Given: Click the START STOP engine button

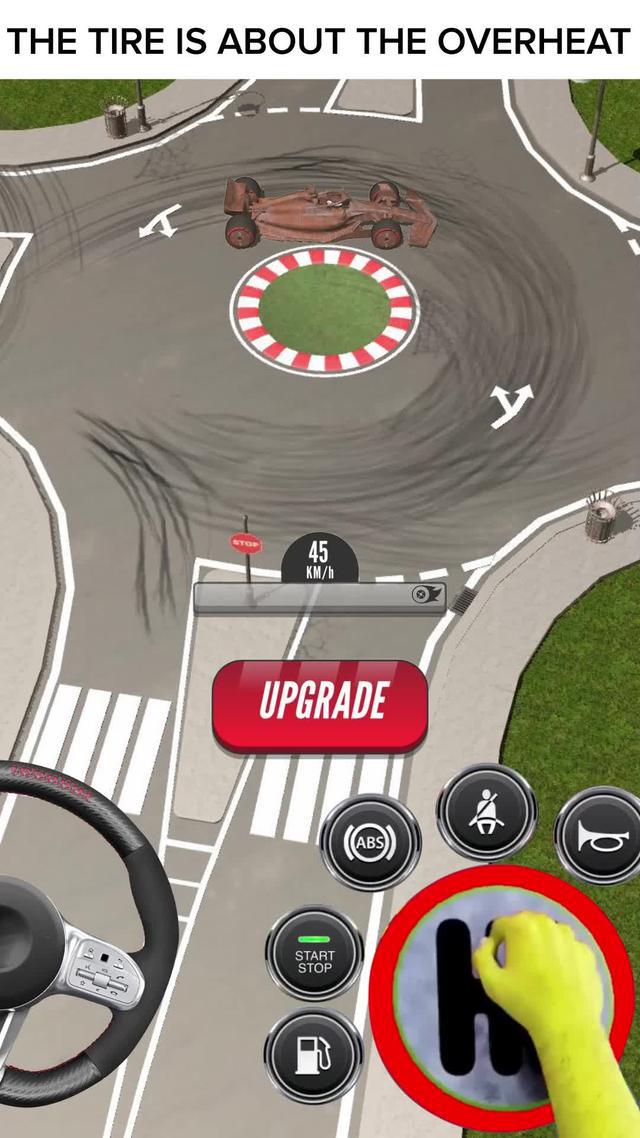Looking at the screenshot, I should [x=314, y=954].
